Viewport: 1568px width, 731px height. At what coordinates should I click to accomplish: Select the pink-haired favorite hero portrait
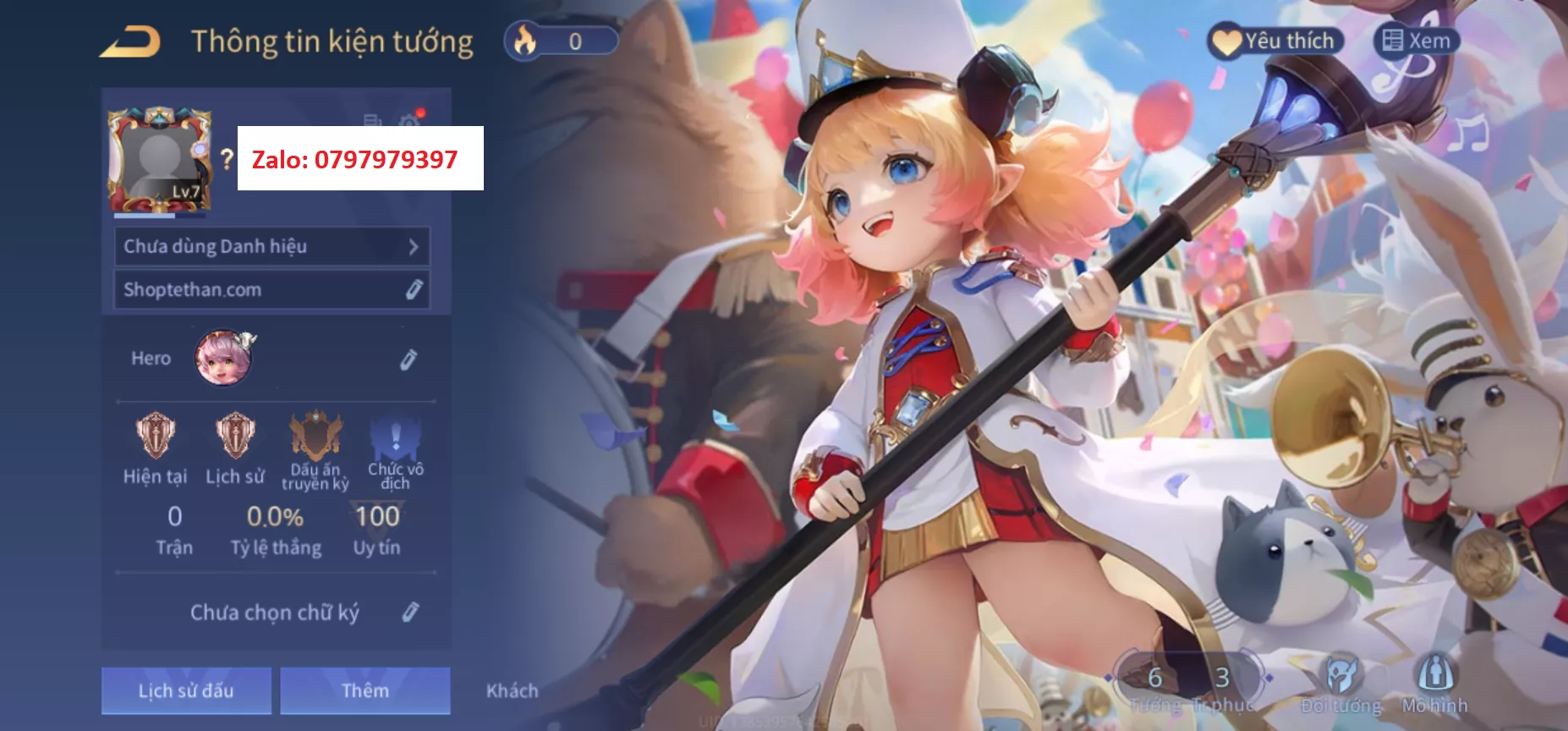click(224, 358)
